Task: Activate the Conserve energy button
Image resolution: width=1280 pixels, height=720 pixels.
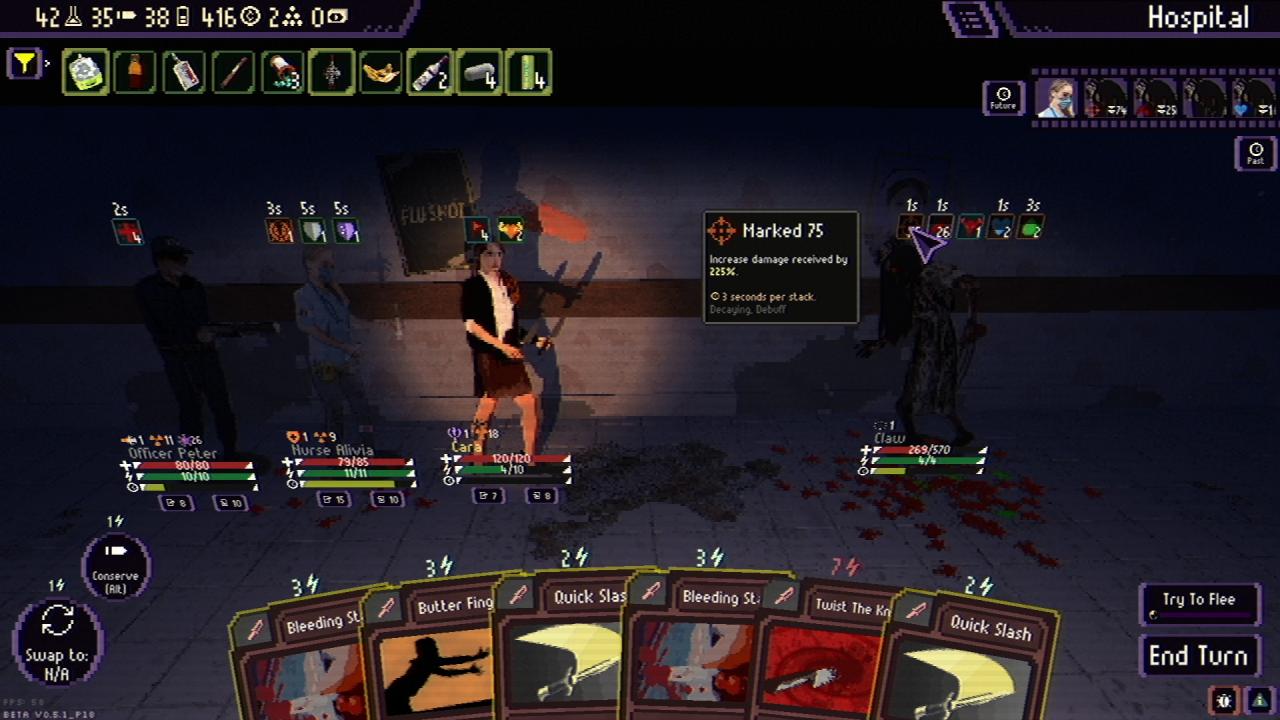Action: [116, 567]
